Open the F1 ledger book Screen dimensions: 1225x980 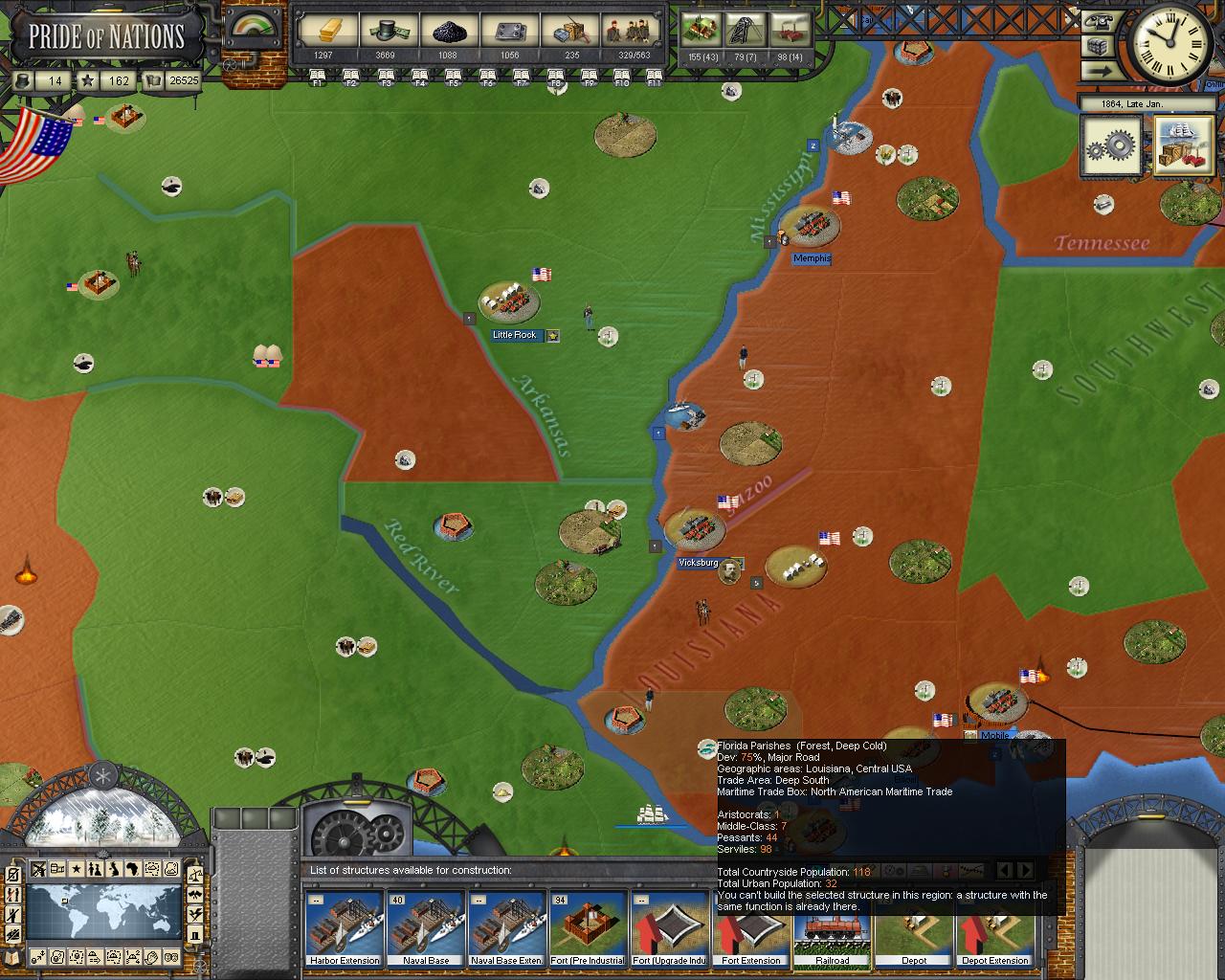pyautogui.click(x=318, y=78)
